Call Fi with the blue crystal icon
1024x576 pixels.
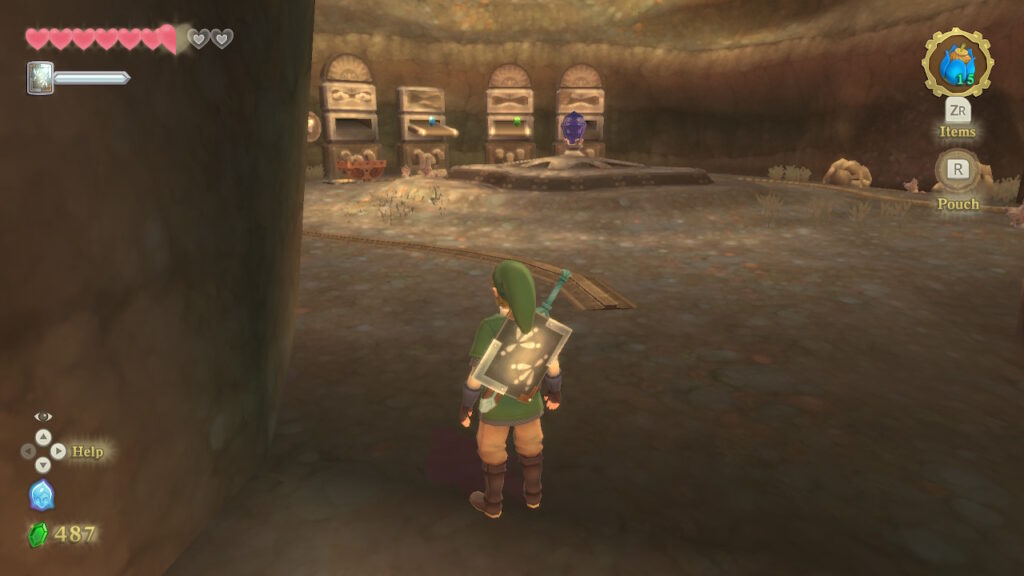point(42,495)
